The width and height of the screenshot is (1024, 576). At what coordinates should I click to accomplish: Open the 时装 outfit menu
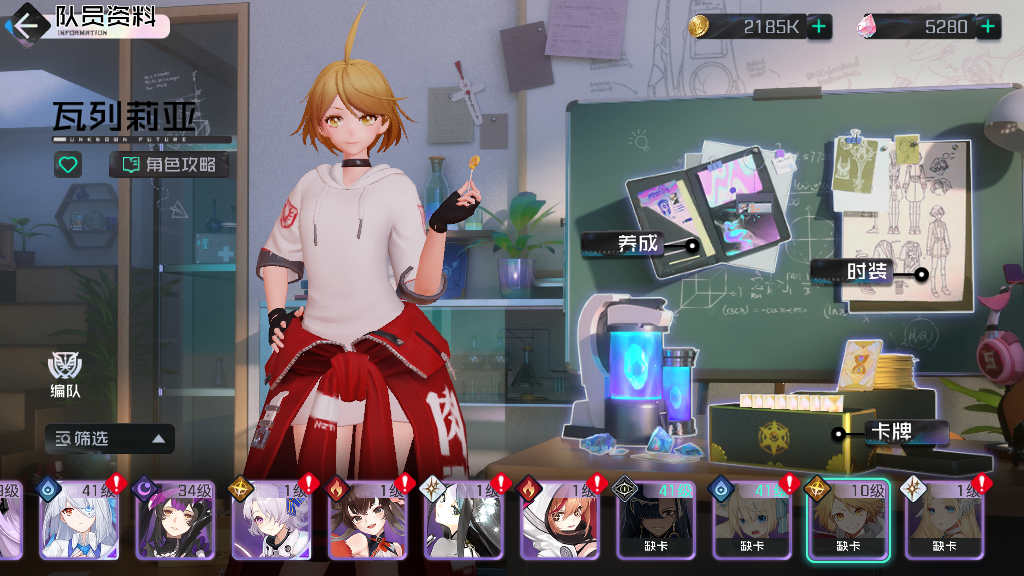[x=866, y=271]
